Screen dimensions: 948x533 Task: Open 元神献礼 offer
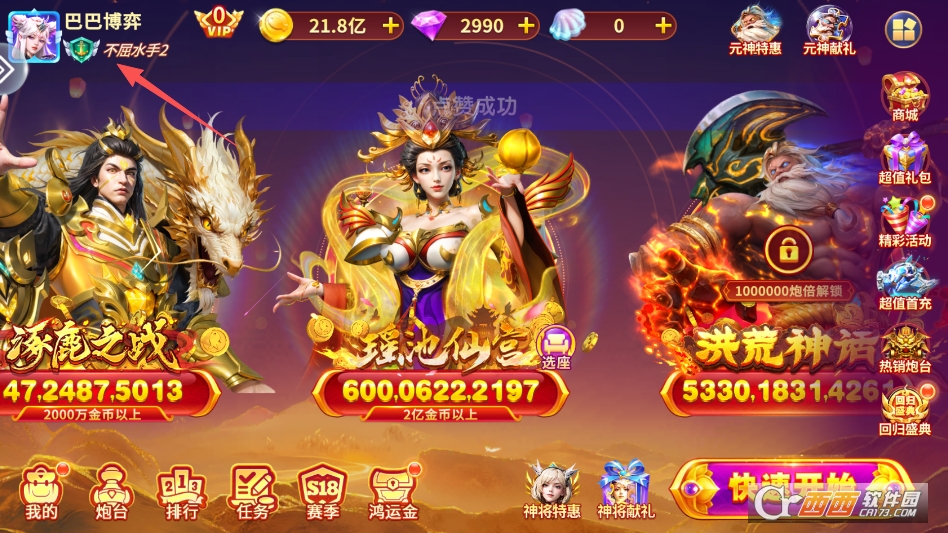829,30
